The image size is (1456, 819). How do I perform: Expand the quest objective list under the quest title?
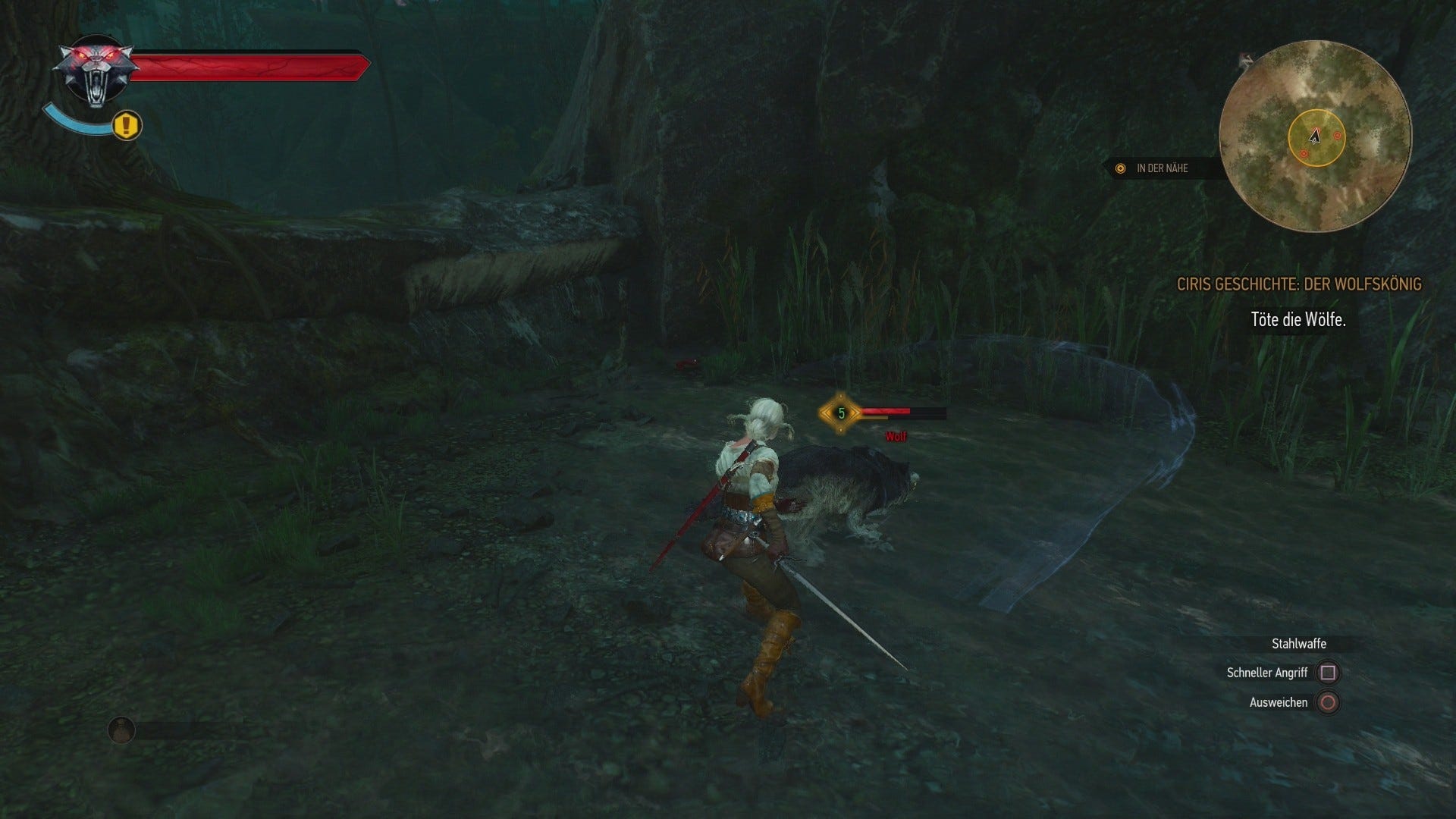point(1298,321)
